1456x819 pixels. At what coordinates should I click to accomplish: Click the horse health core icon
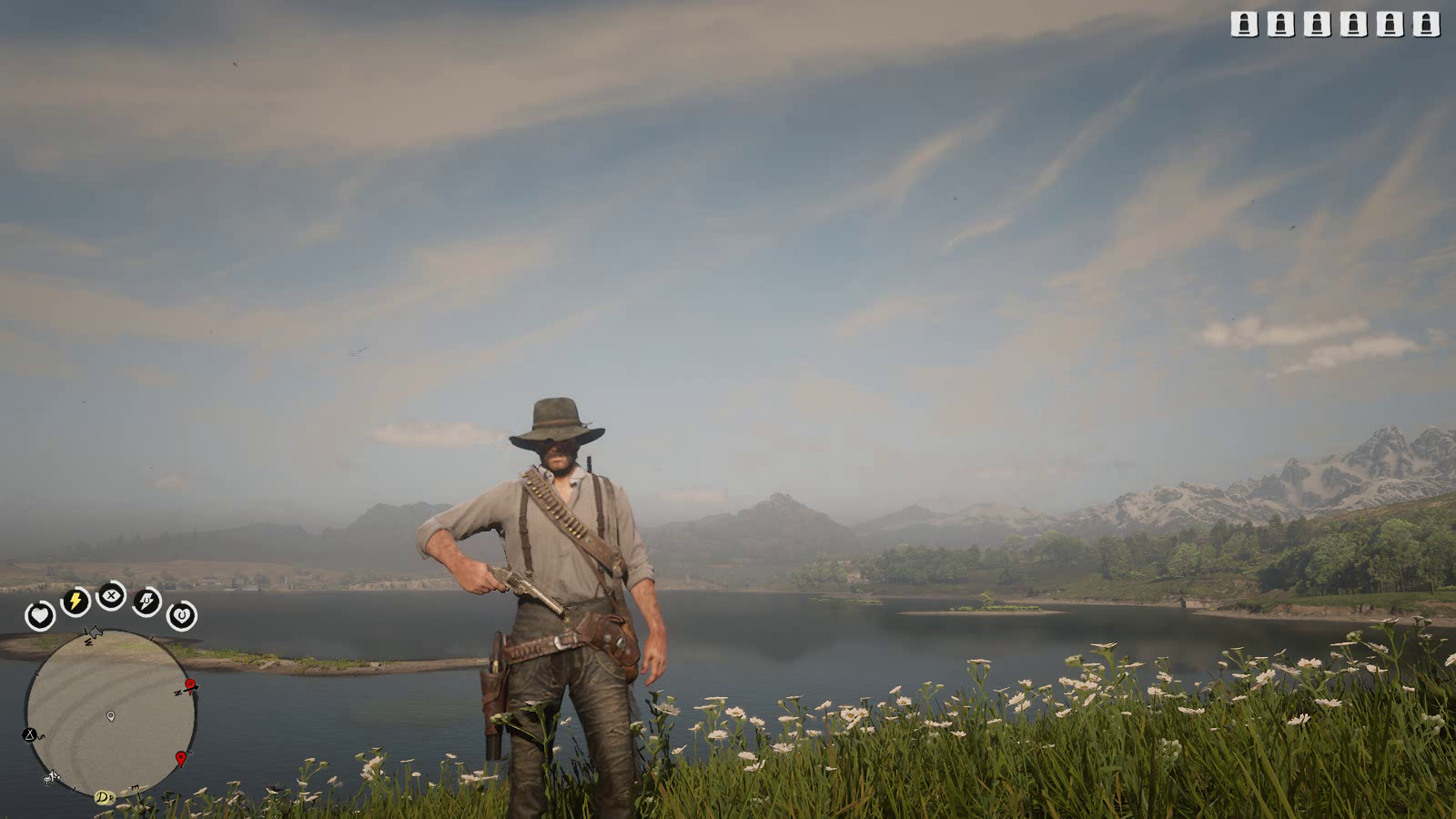click(182, 616)
